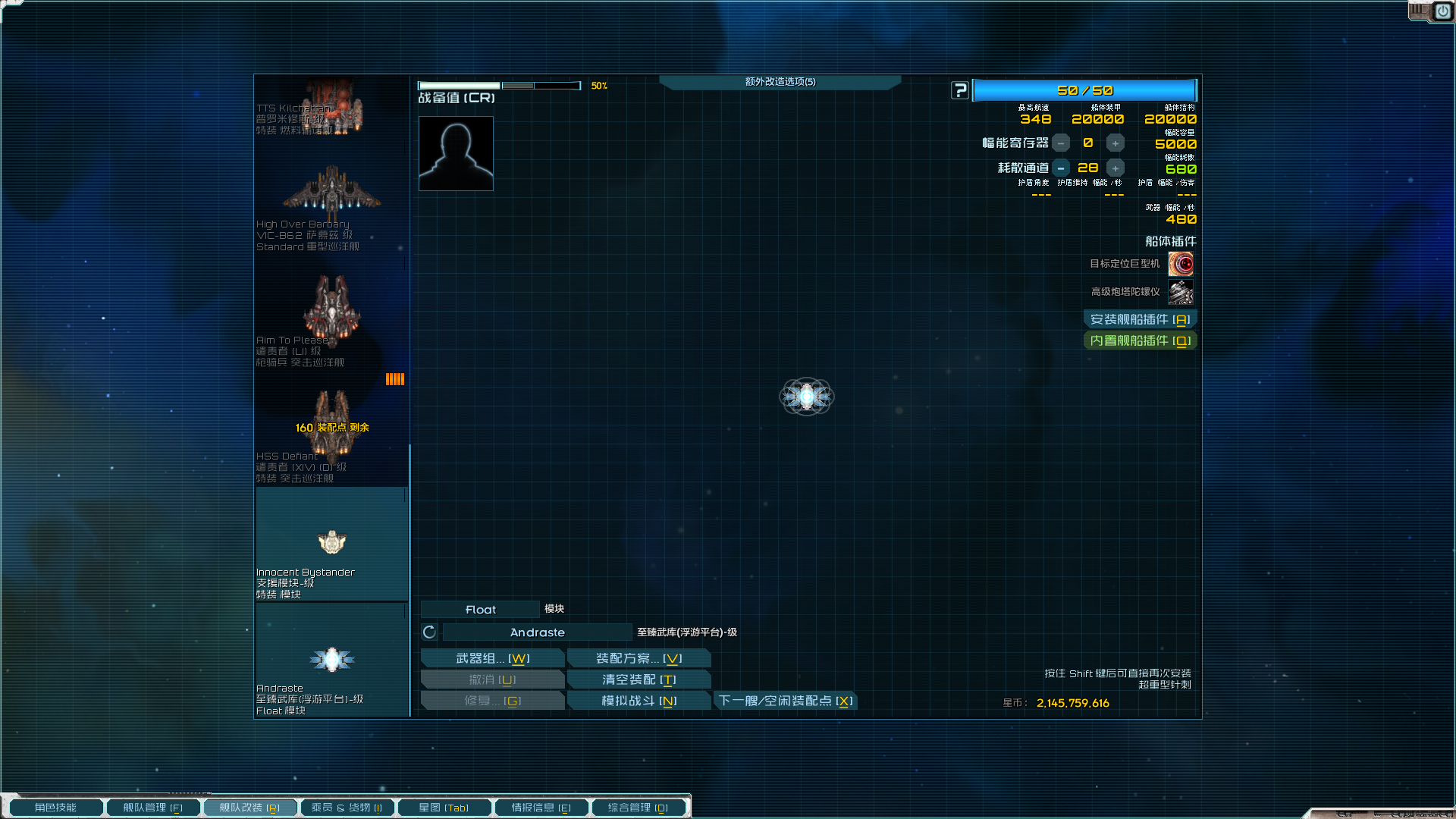1456x819 pixels.
Task: Open help using the question mark icon
Action: point(959,90)
